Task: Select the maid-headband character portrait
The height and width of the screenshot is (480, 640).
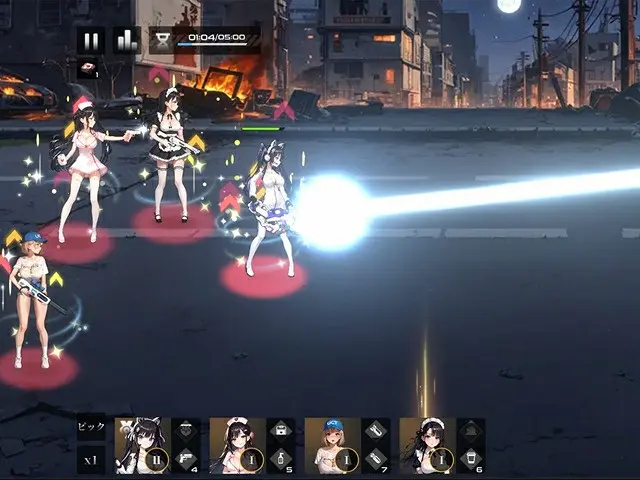Action: click(427, 444)
